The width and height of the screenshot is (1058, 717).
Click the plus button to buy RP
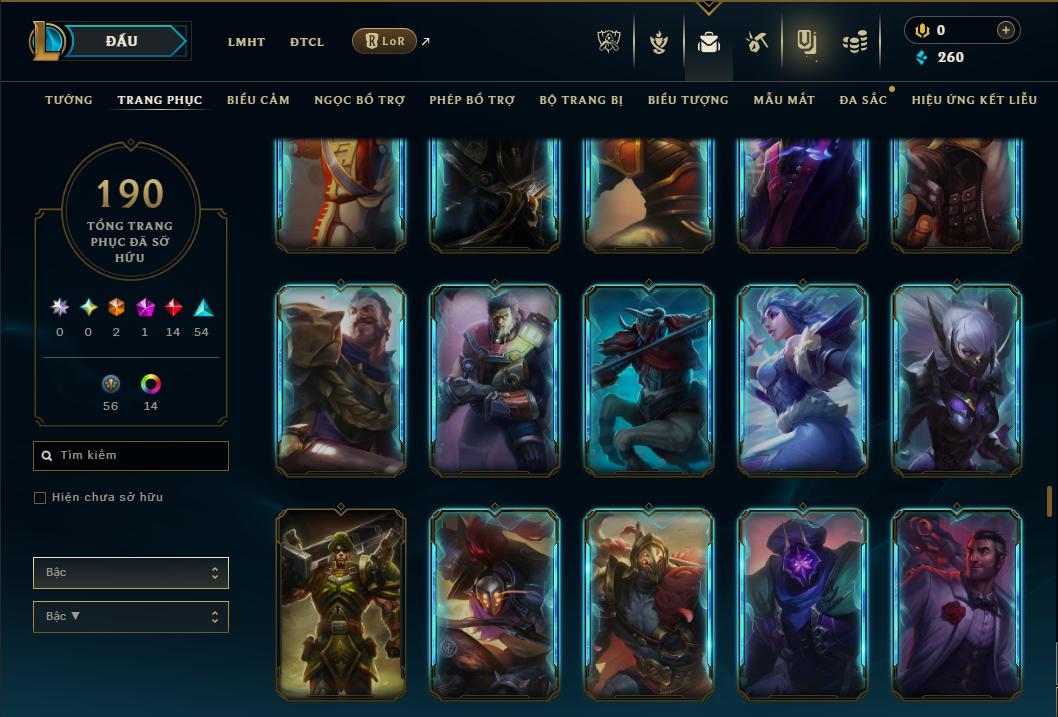[1006, 30]
